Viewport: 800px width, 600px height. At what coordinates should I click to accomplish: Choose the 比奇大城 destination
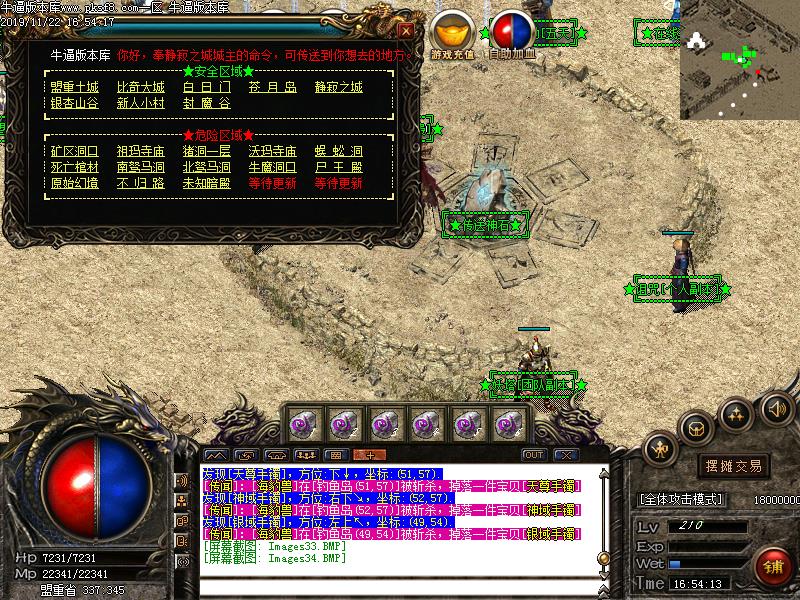(x=140, y=87)
